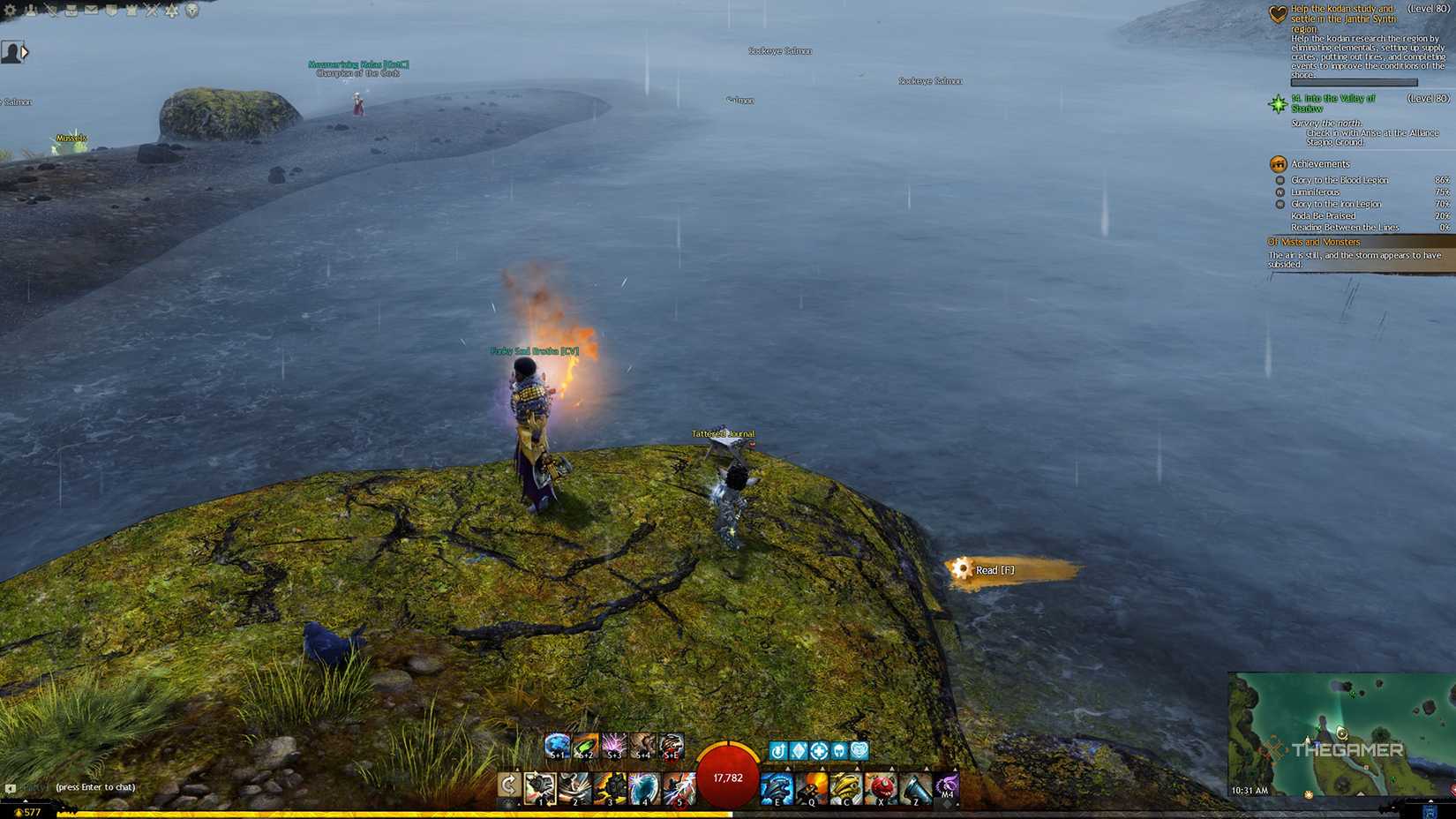The width and height of the screenshot is (1456, 819).
Task: Toggle weapon swap on the skill bar
Action: click(508, 783)
